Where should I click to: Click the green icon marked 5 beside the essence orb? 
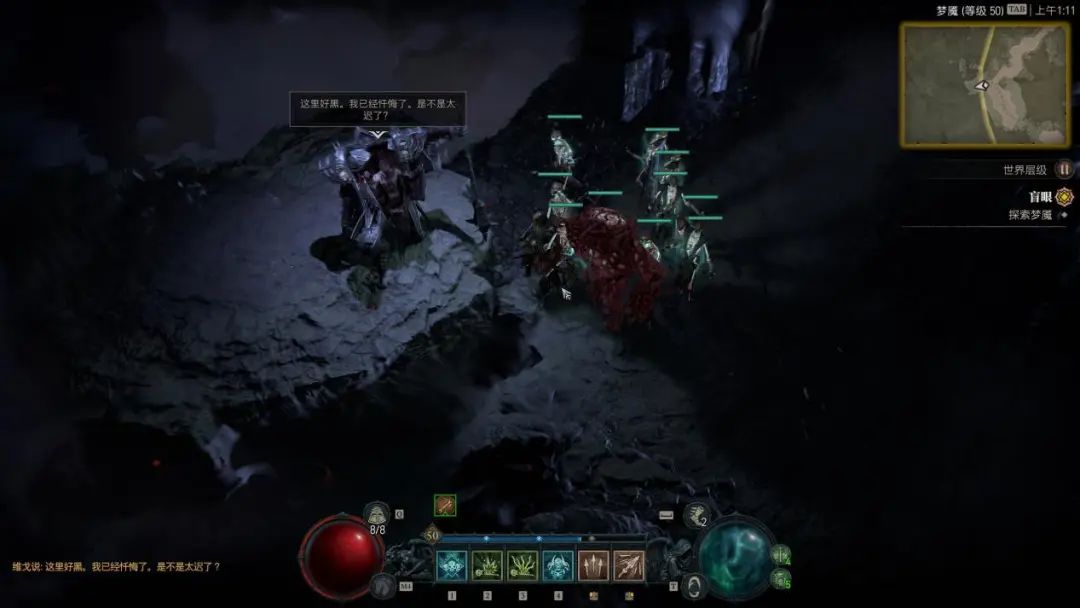point(780,579)
